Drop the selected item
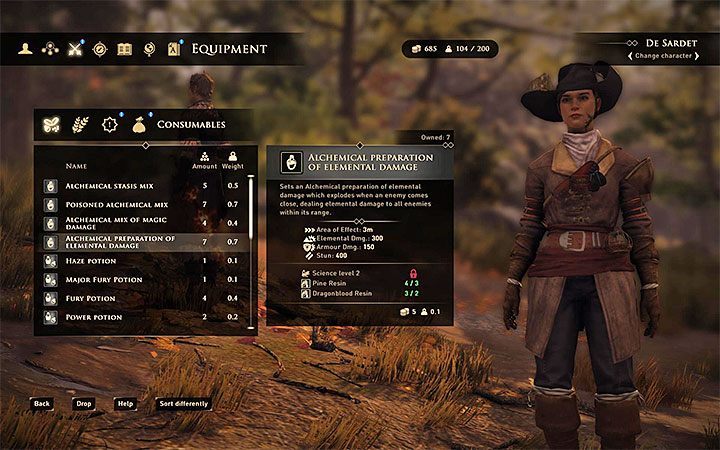The image size is (720, 450). click(x=83, y=404)
